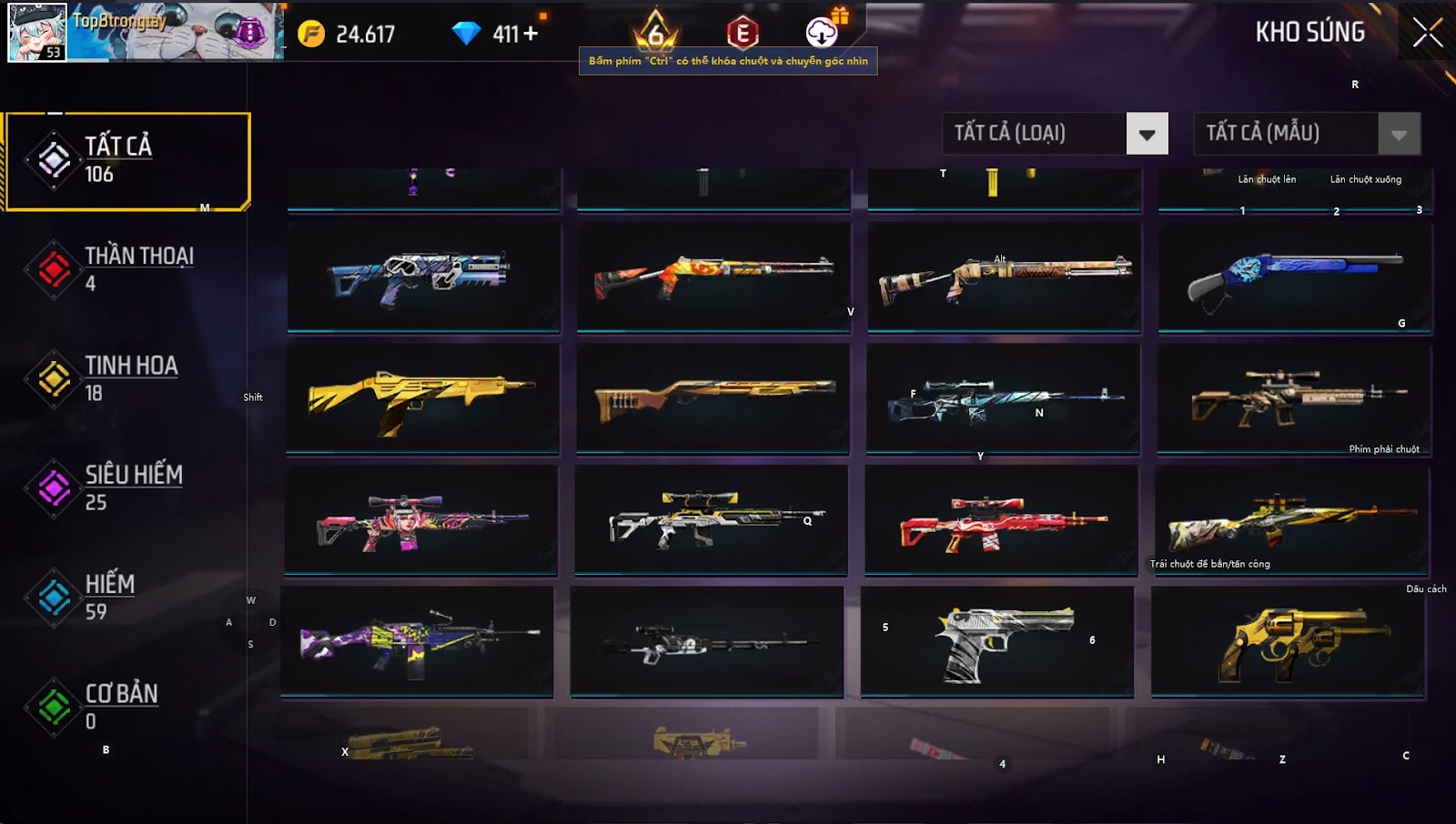Expand the Tất Cả (Mẫu) dropdown
This screenshot has width=1456, height=824.
pyautogui.click(x=1399, y=135)
